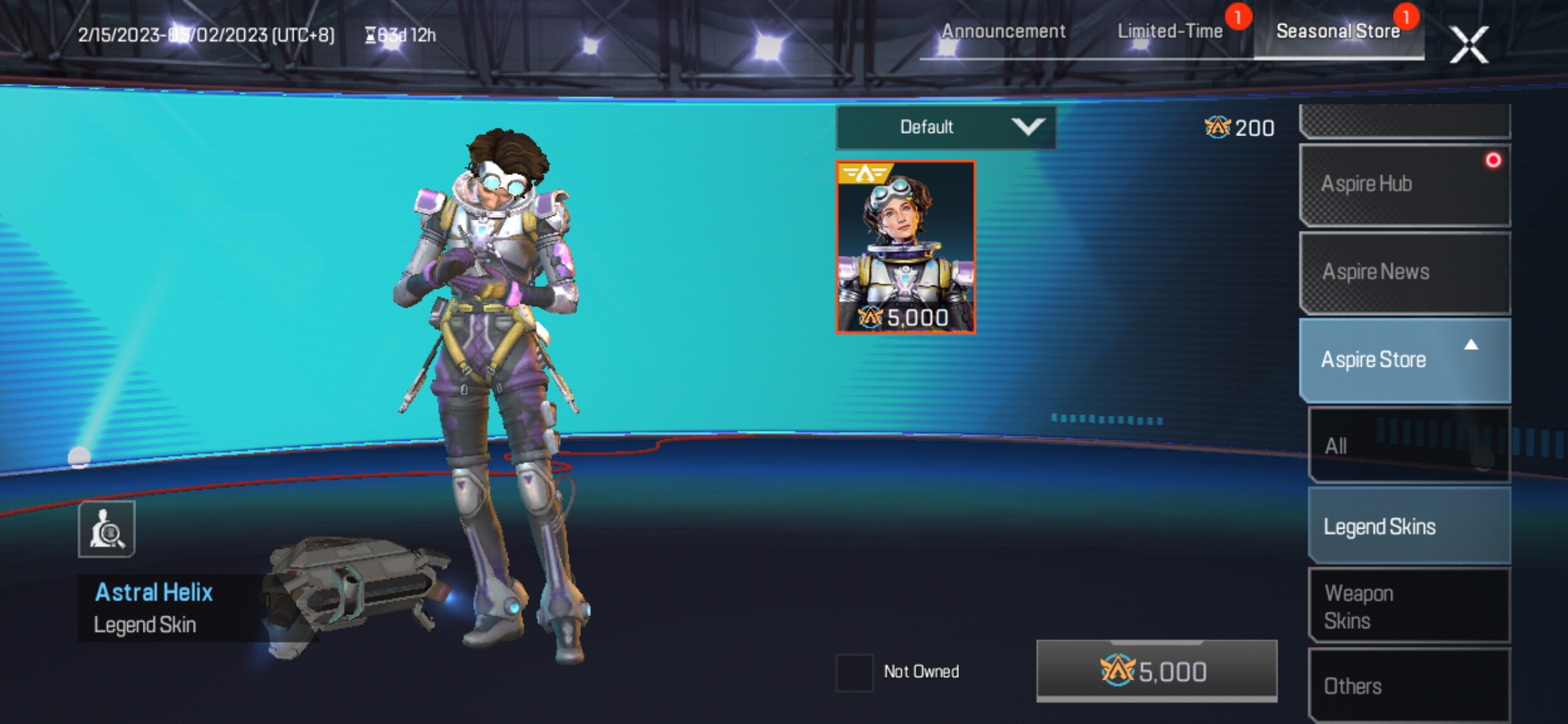Select the Seasonal Store tab

coord(1339,31)
